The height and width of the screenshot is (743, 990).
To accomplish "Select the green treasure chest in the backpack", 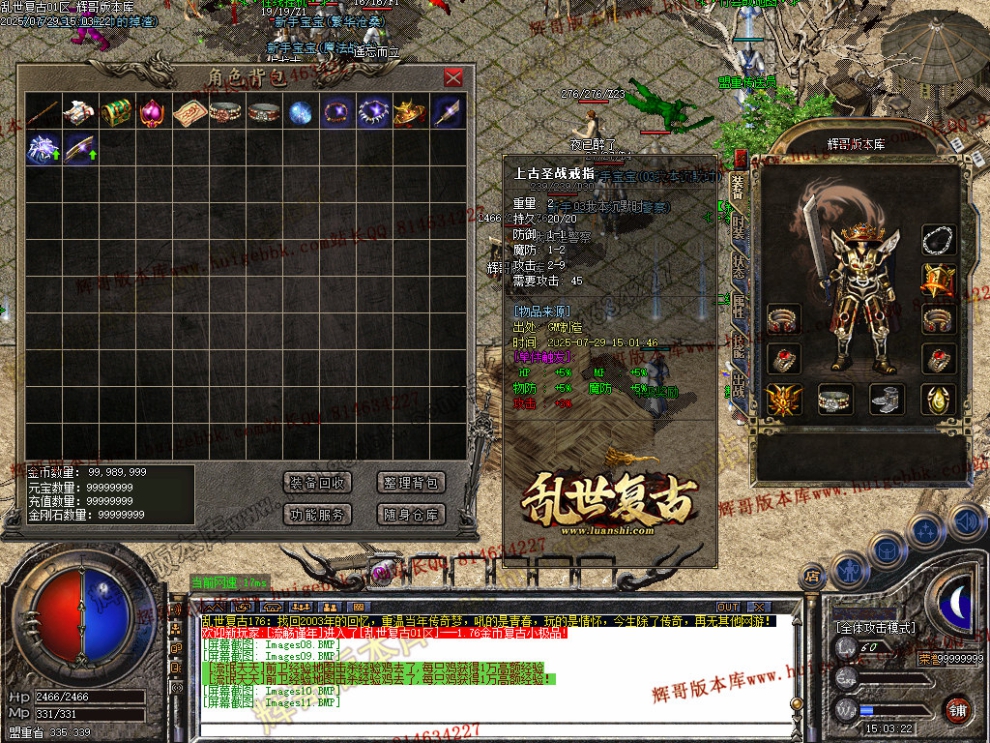I will pyautogui.click(x=115, y=112).
